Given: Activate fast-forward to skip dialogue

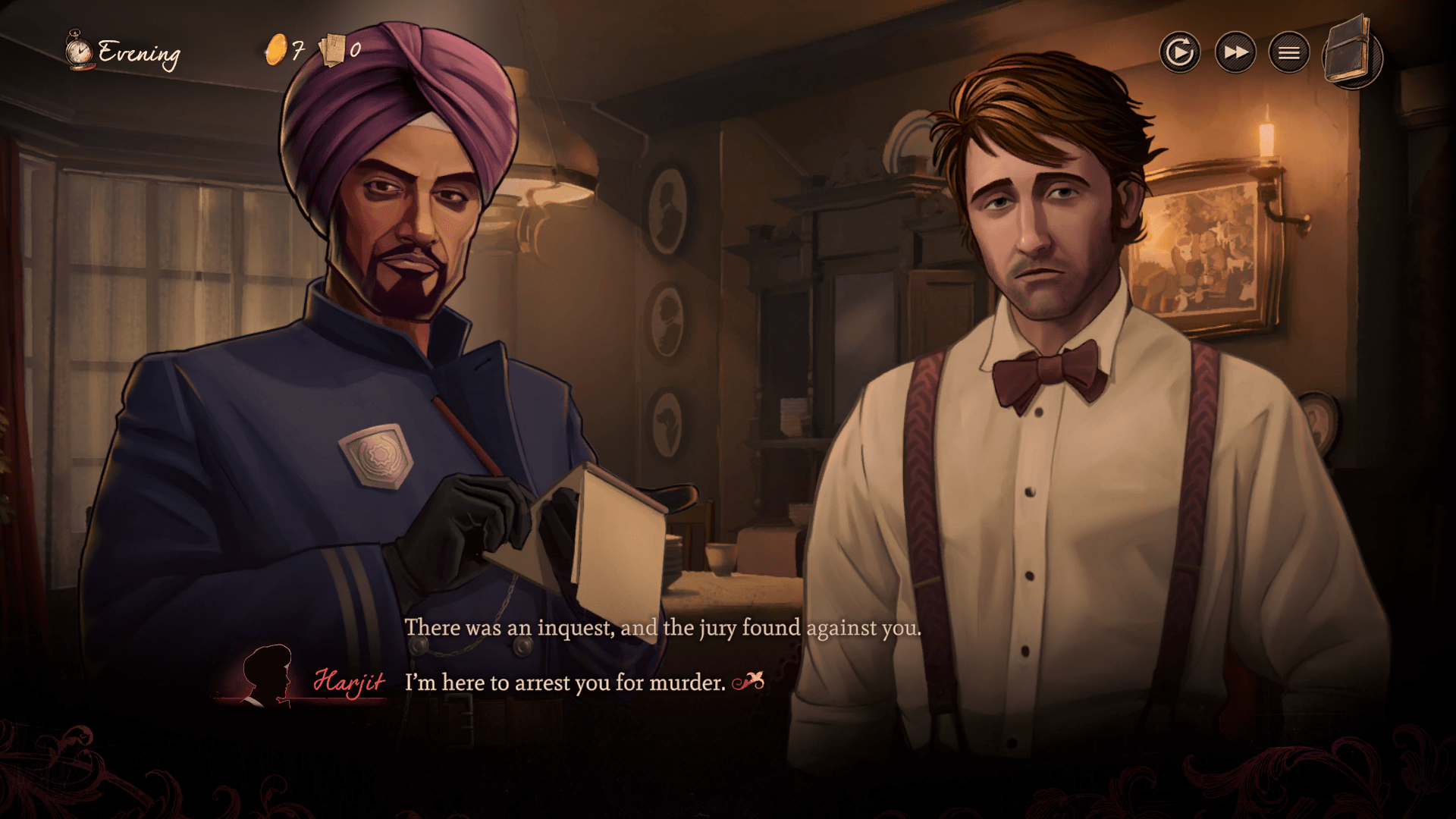Looking at the screenshot, I should 1235,52.
